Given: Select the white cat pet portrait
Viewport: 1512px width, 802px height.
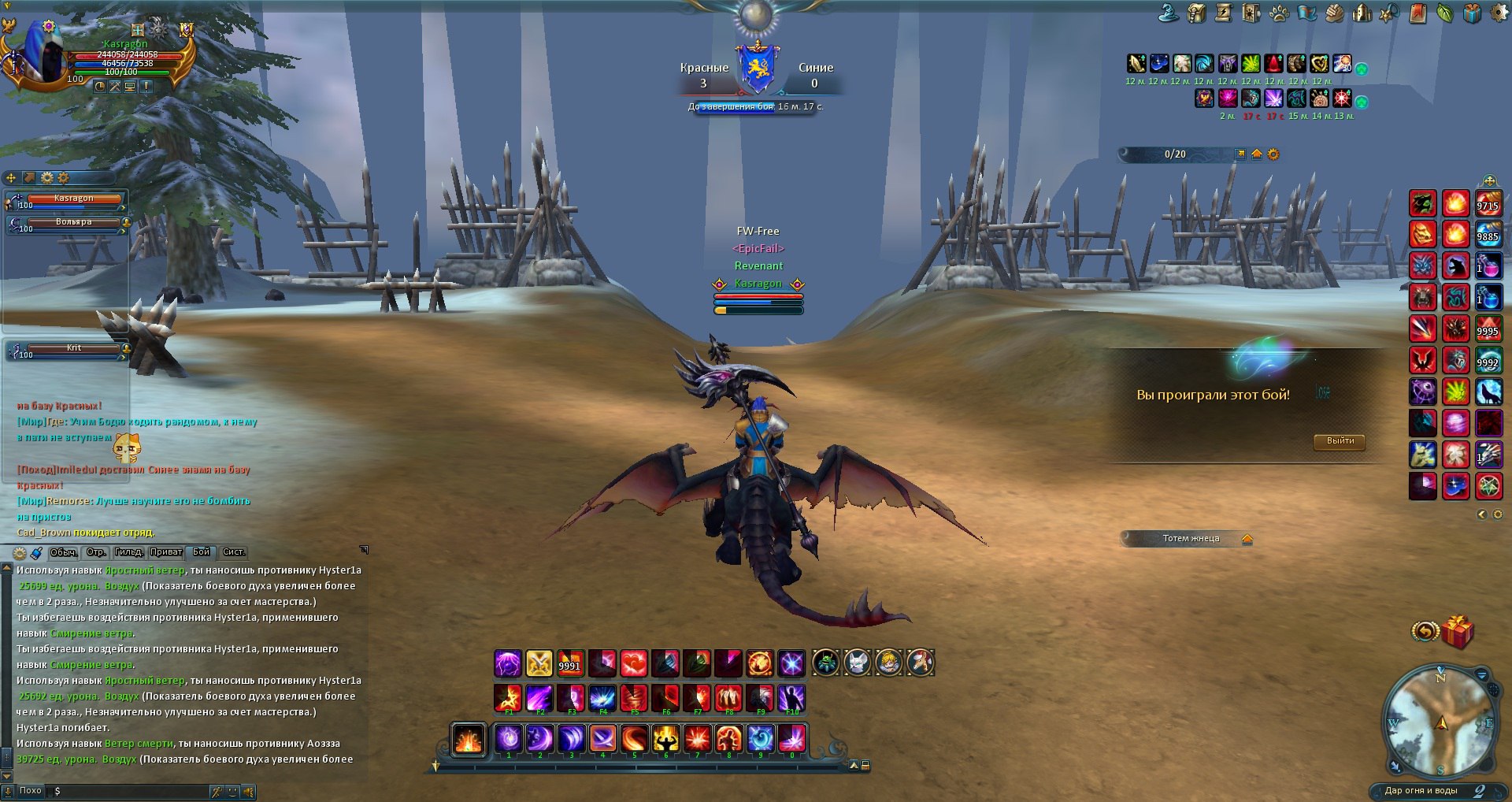Looking at the screenshot, I should [857, 663].
